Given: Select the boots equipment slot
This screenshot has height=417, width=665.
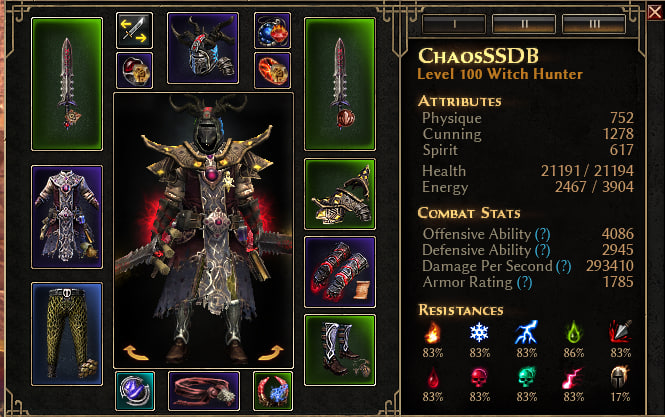Looking at the screenshot, I should [x=339, y=349].
